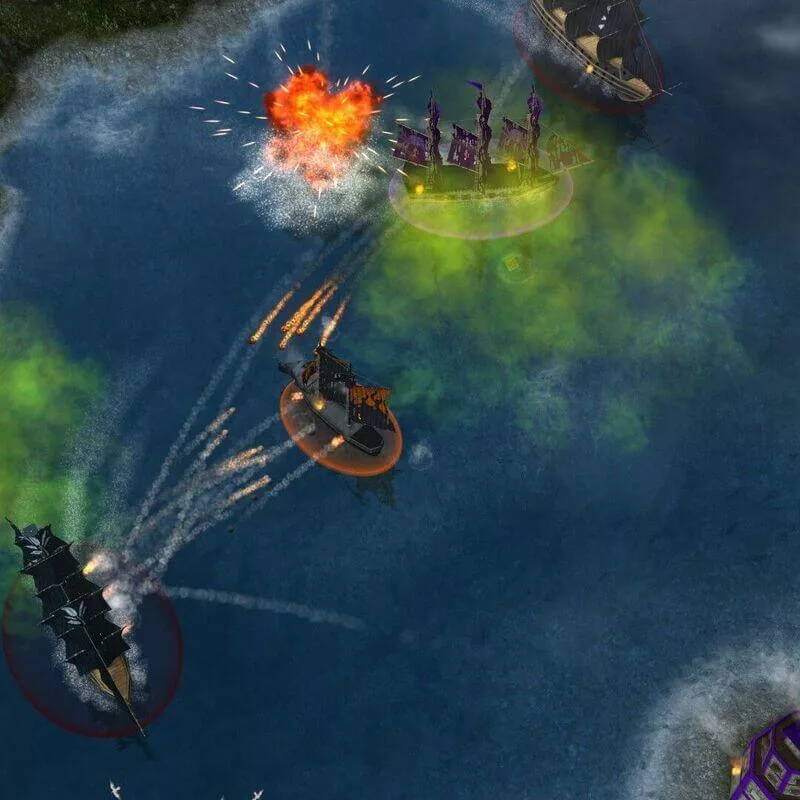
Task: Target the black-sailed ship in the red ring
Action: (80, 615)
